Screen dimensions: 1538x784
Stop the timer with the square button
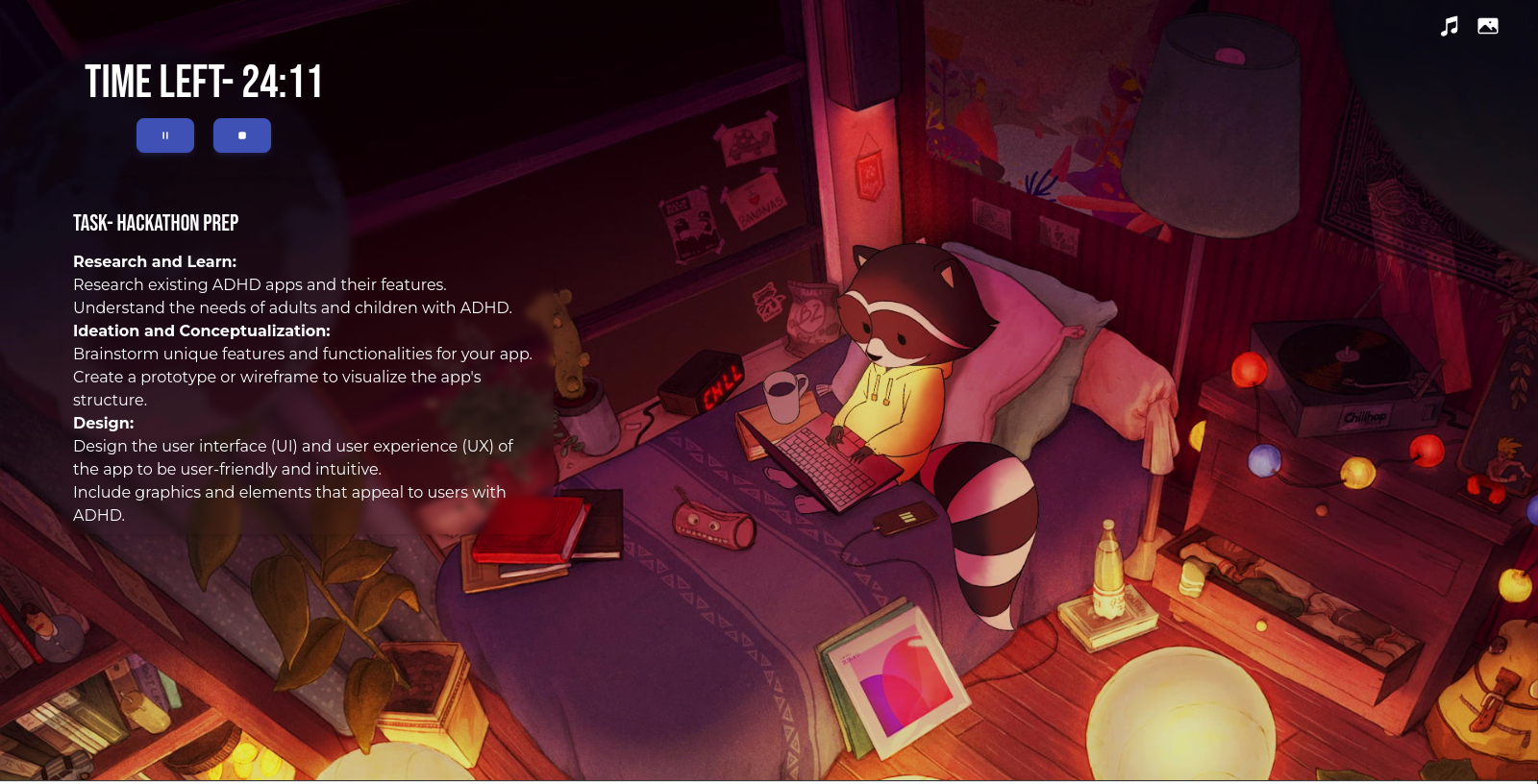click(x=242, y=135)
